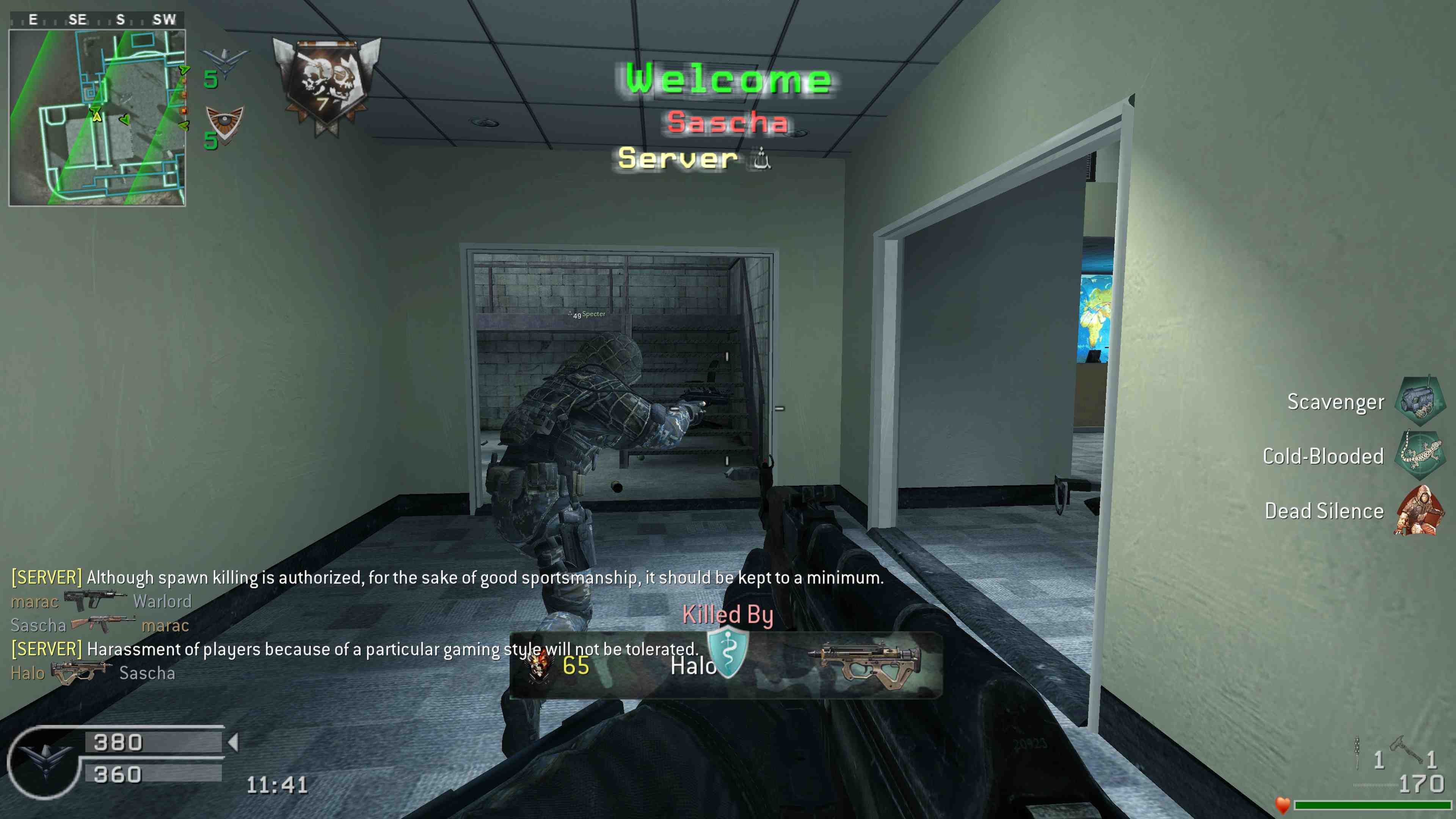1456x819 pixels.
Task: Click the AK-47 icon in the killfeed
Action: pyautogui.click(x=103, y=624)
